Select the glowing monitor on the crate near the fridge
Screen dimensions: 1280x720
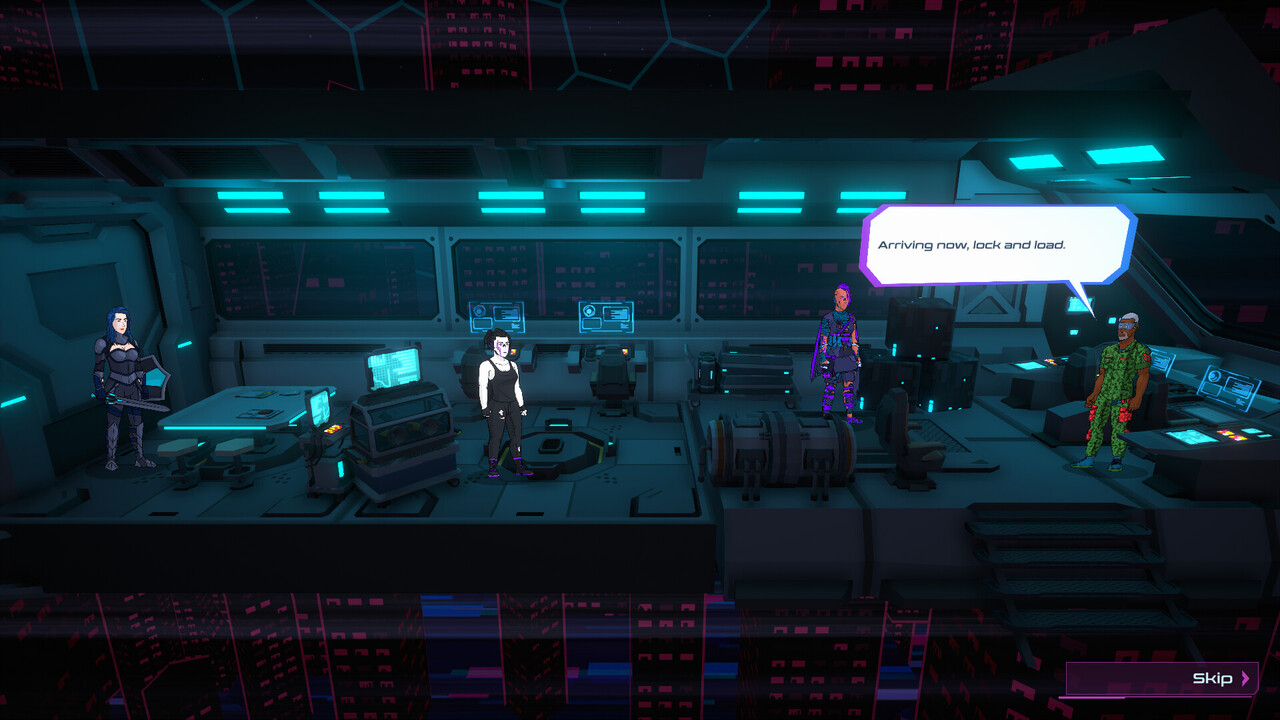coord(393,368)
